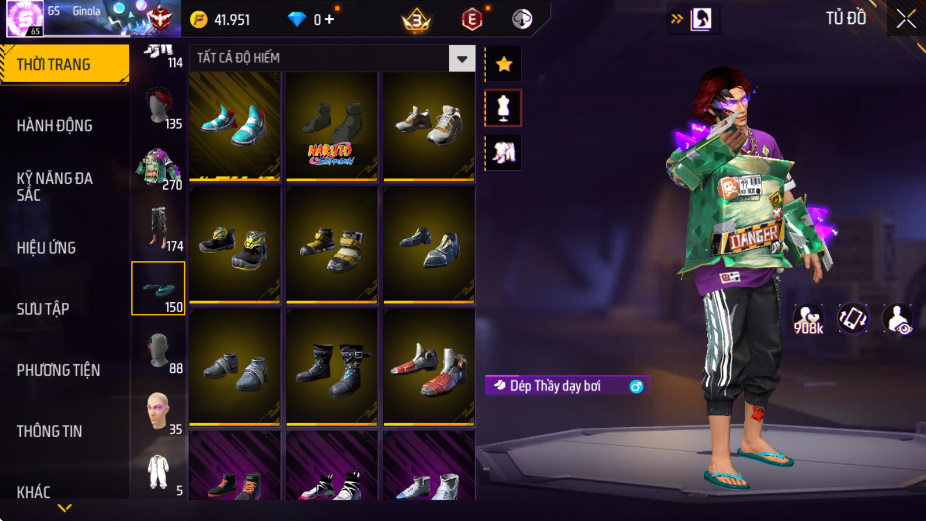Image resolution: width=926 pixels, height=521 pixels.
Task: Select the KỸ NĂNG ĐA SẮC menu entry
Action: click(55, 186)
